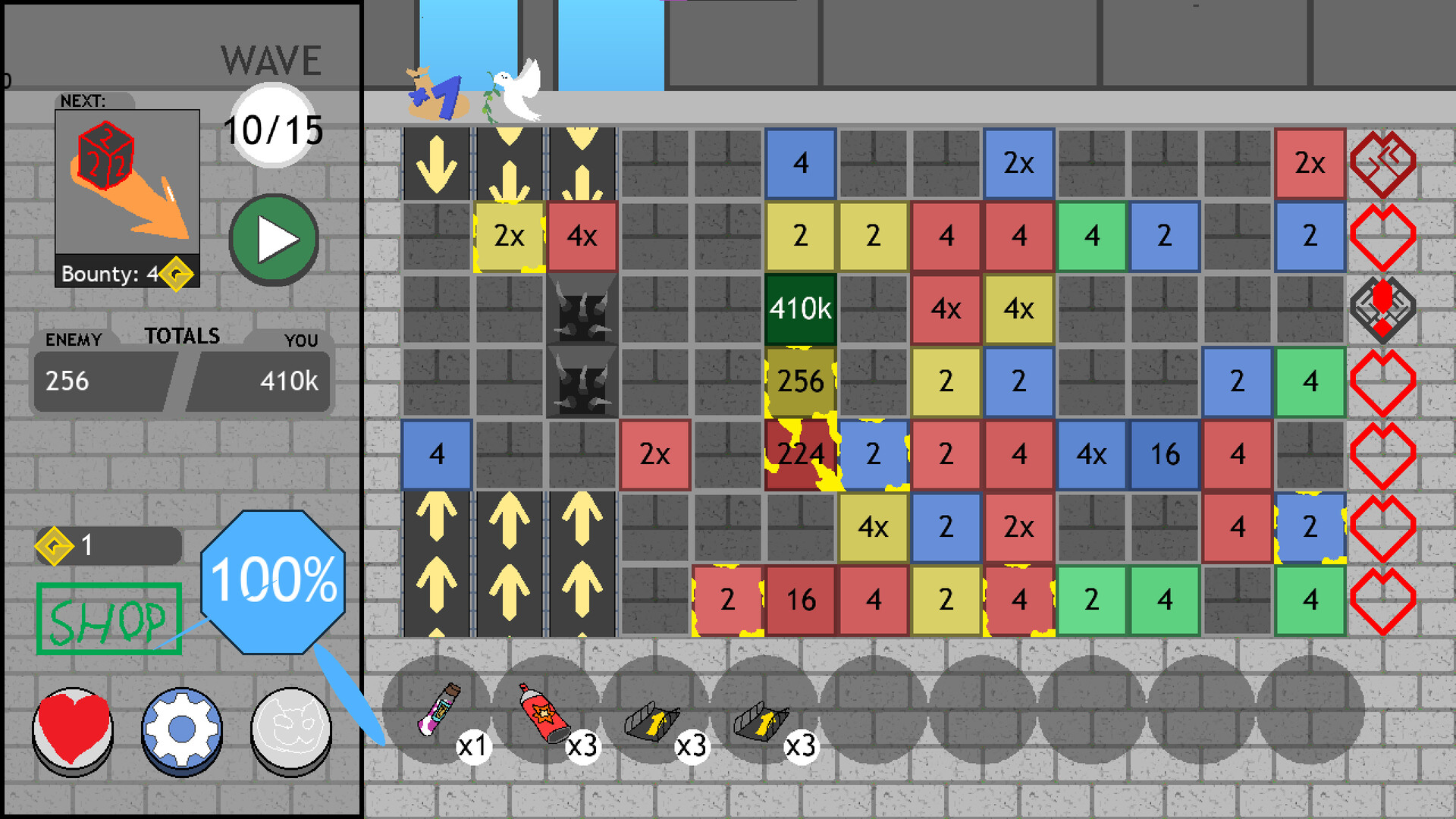The image size is (1456, 819).
Task: Pick the first yellow arrow ramp item
Action: point(652,720)
